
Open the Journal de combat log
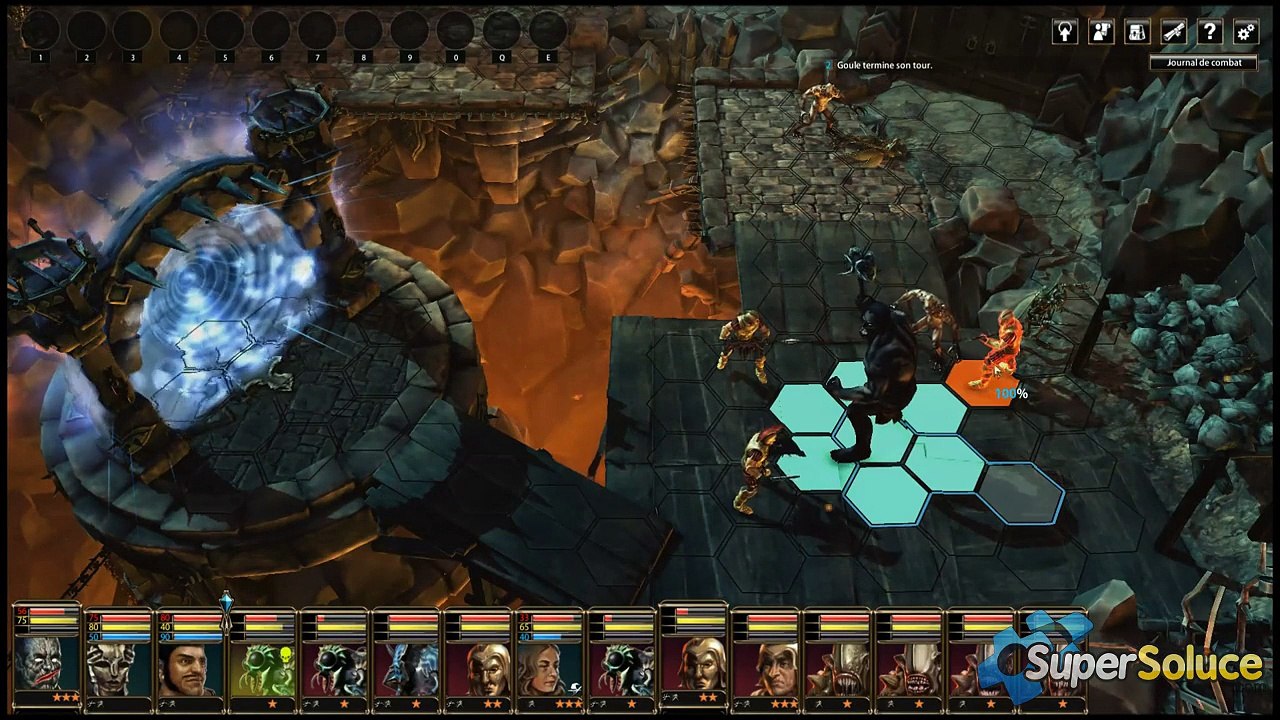click(x=1203, y=62)
